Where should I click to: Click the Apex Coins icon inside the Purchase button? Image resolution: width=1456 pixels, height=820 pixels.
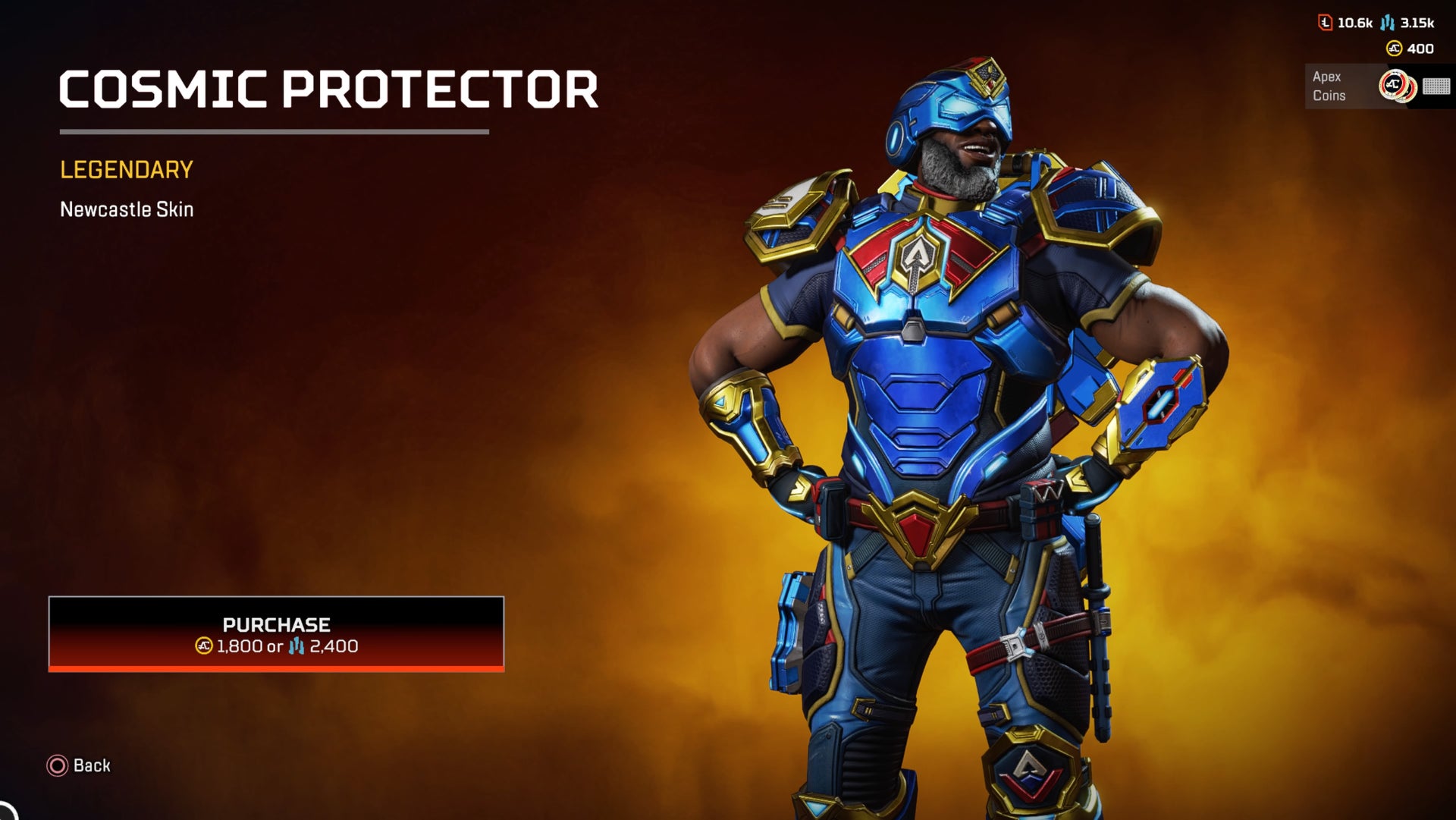[x=203, y=646]
